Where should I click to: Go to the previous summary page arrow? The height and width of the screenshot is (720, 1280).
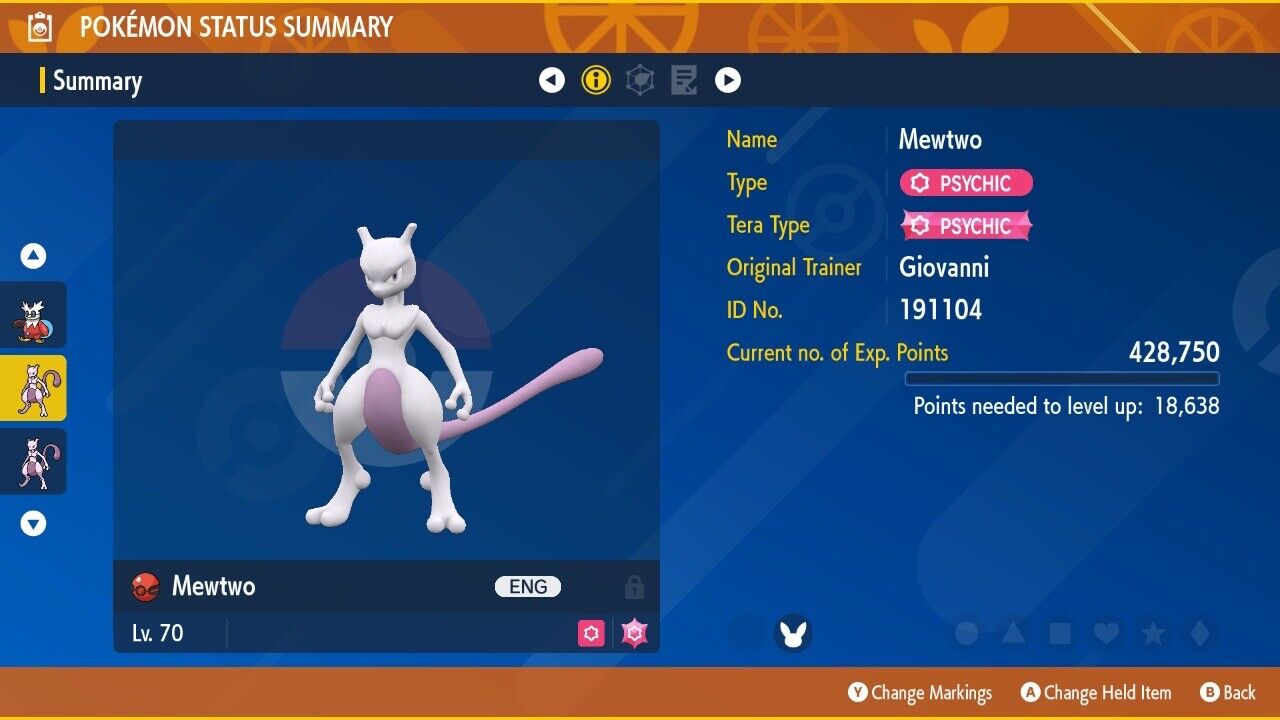(x=552, y=81)
